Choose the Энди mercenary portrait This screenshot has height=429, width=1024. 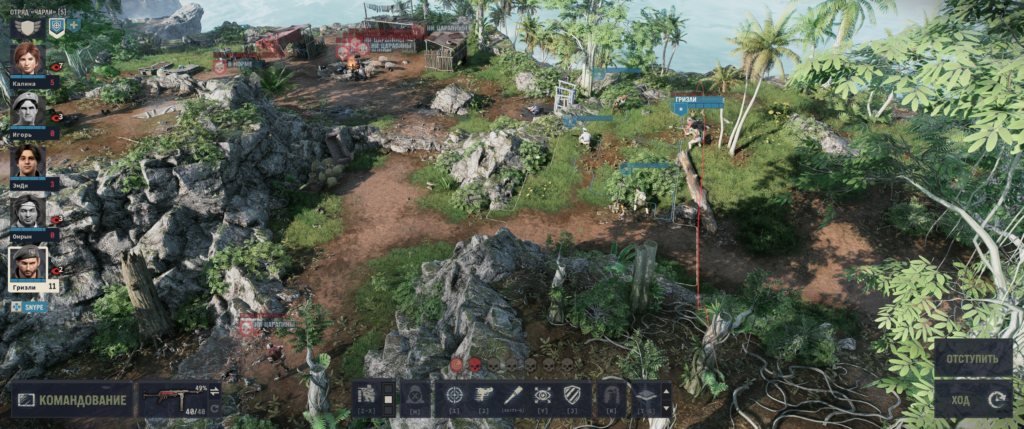pos(27,160)
